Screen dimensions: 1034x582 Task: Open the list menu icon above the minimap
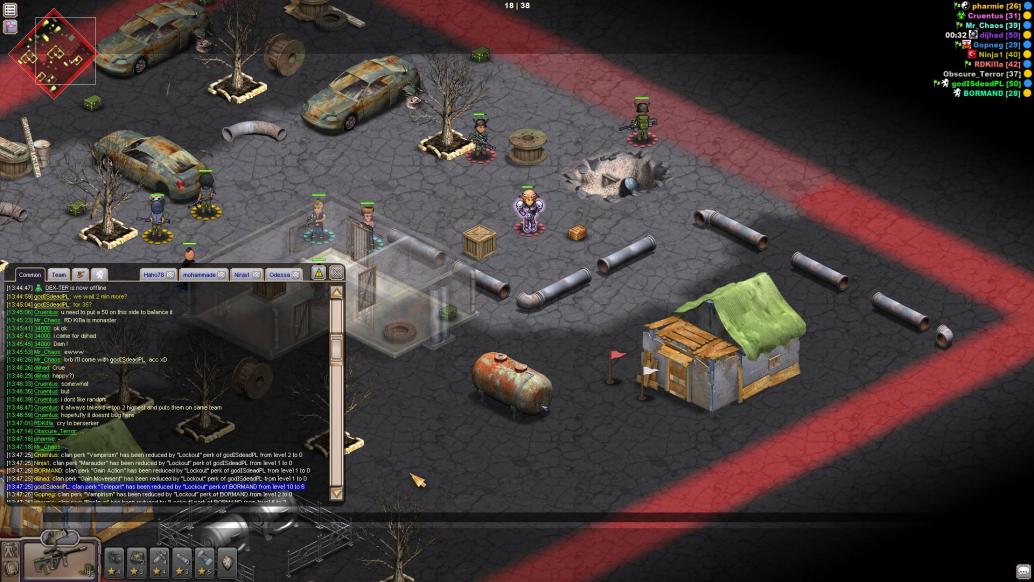(10, 10)
